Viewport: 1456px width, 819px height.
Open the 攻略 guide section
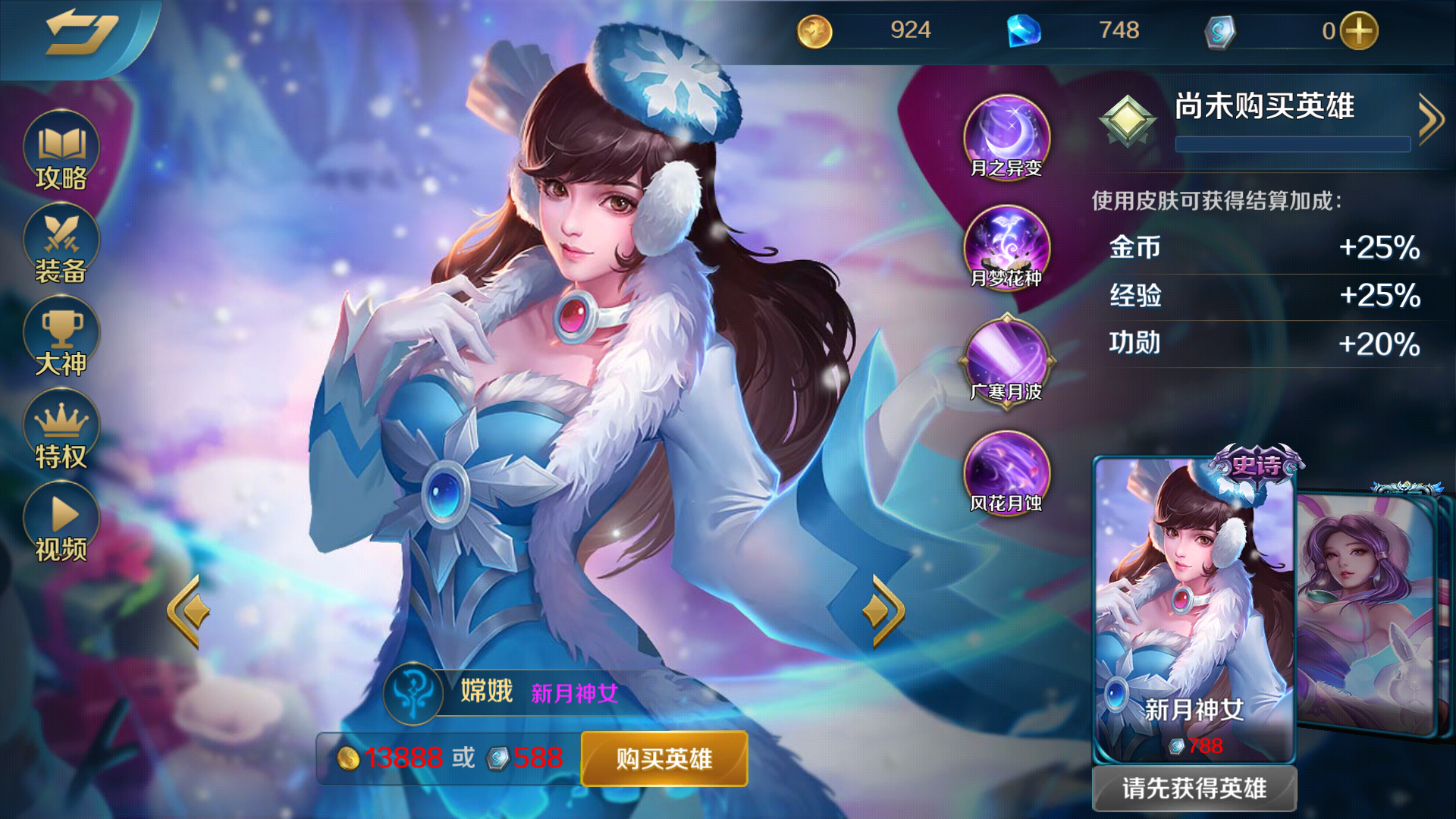pos(61,150)
